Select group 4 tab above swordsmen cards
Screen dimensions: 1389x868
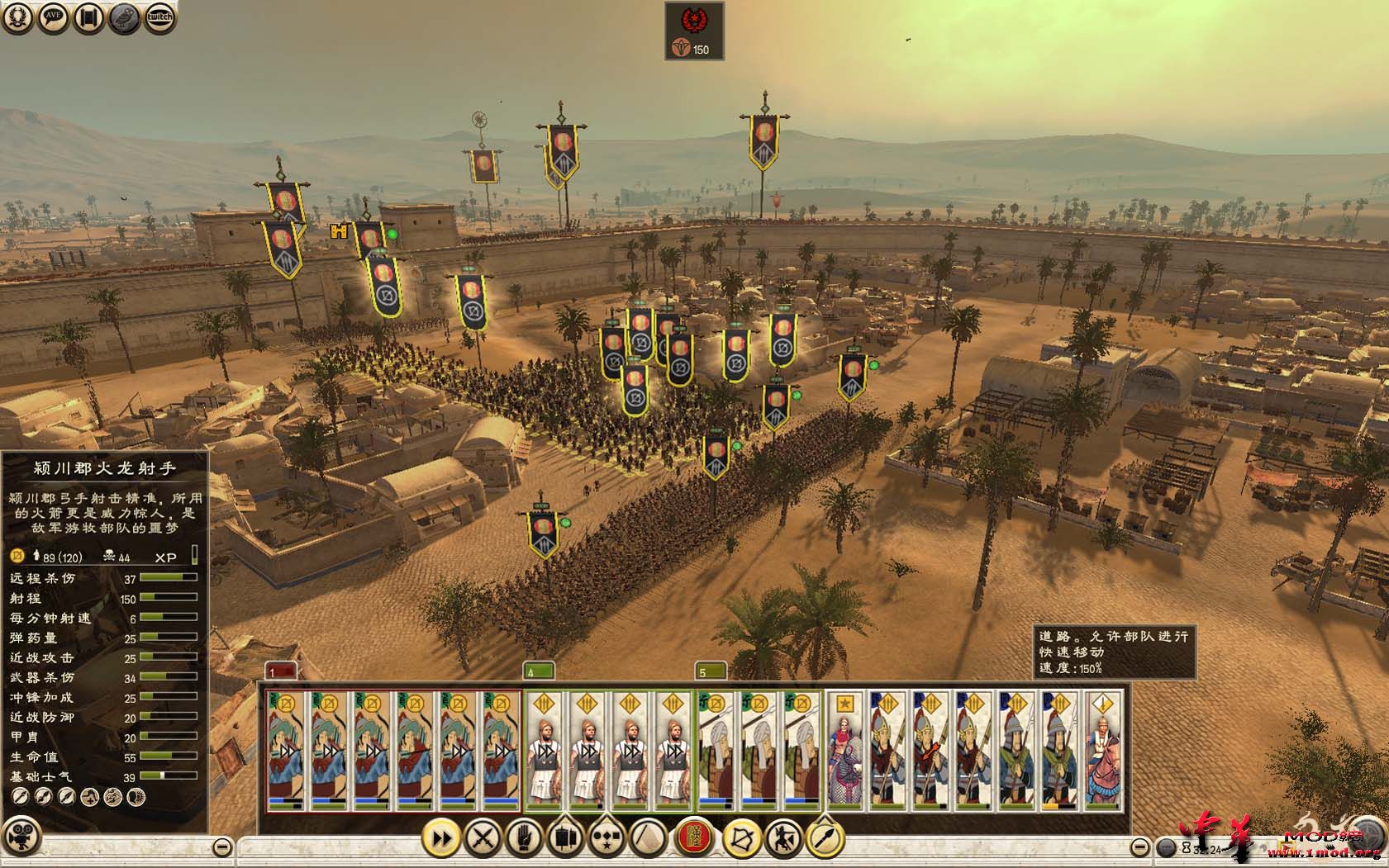tap(539, 671)
